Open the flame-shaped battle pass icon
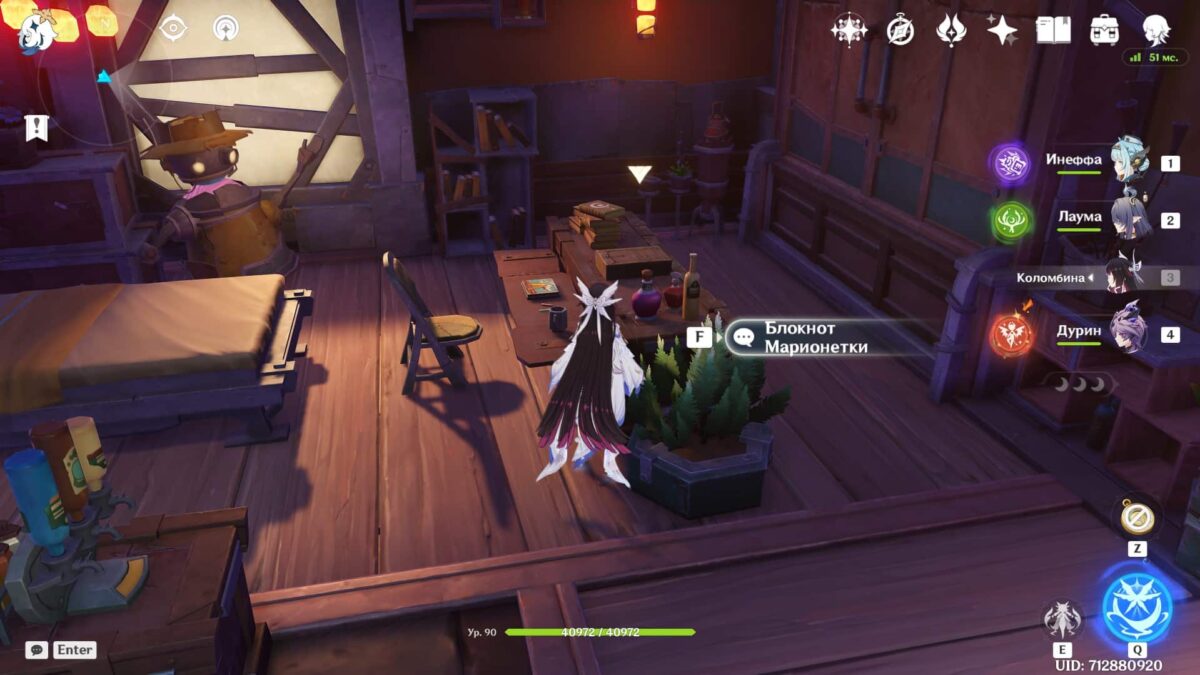 951,30
